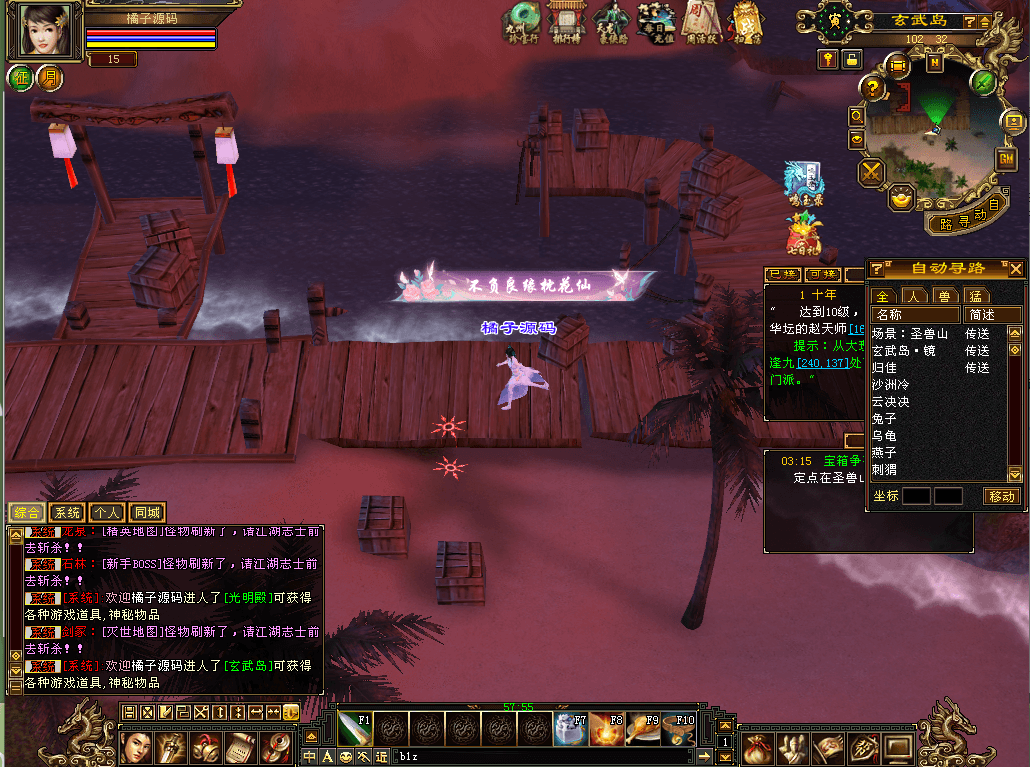Click the gold ingot shop icon

(x=902, y=198)
